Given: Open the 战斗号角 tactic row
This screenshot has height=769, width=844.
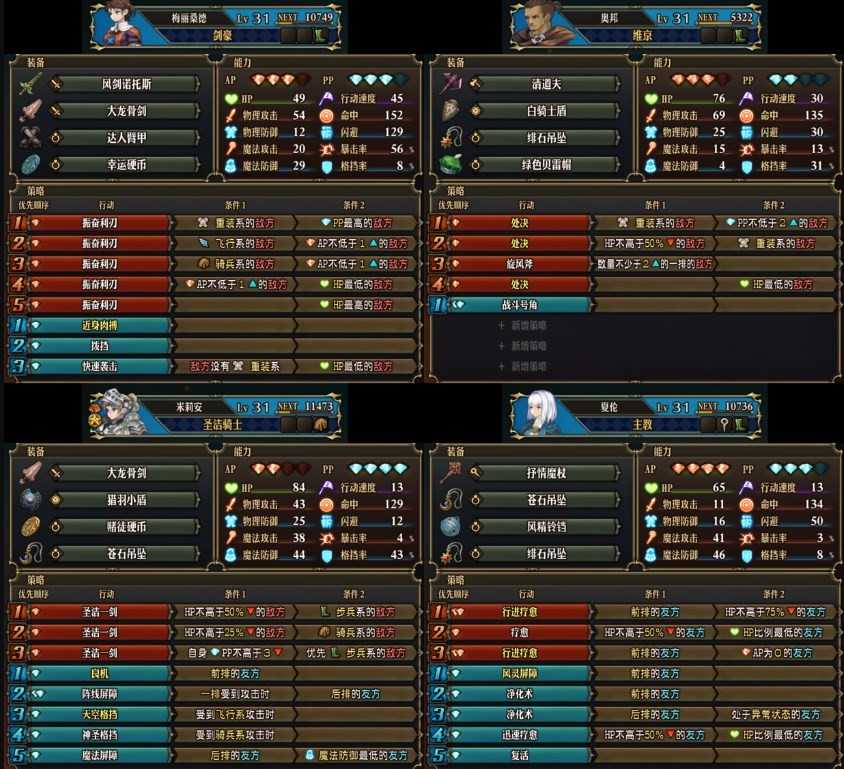Looking at the screenshot, I should click(x=520, y=305).
